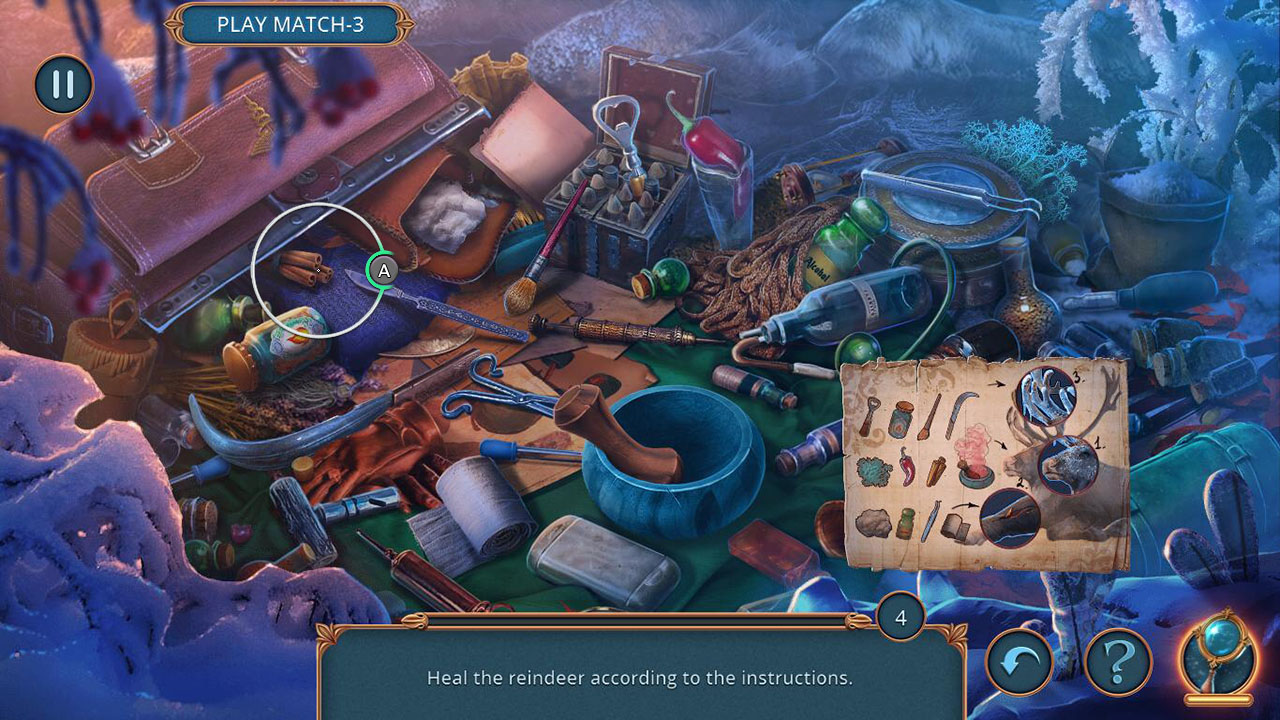Click the chili pepper icon on the recipe card
Screen dimensions: 1280x720
click(908, 468)
